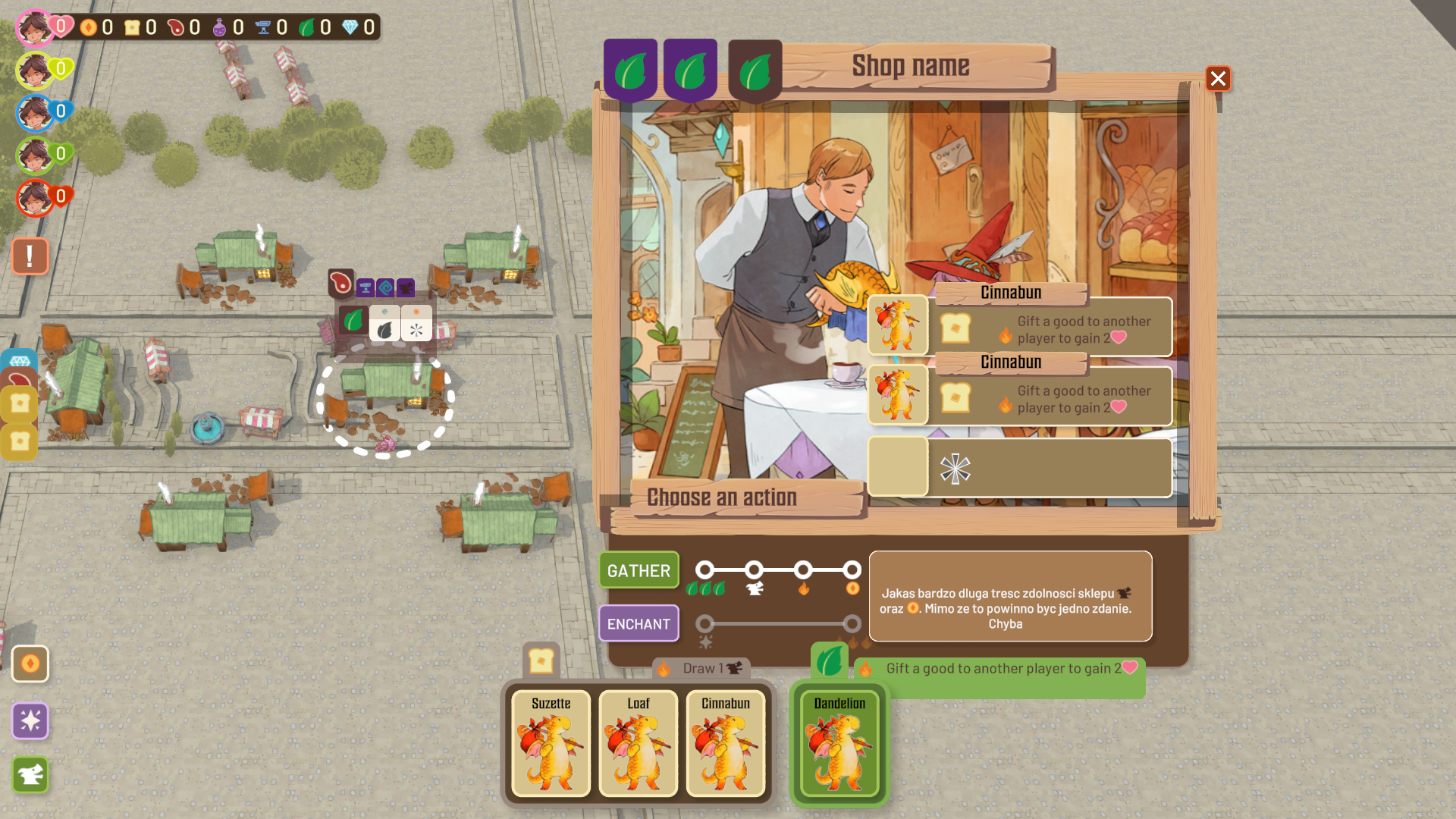Select the green Dandelion card
Image resolution: width=1456 pixels, height=819 pixels.
(839, 743)
